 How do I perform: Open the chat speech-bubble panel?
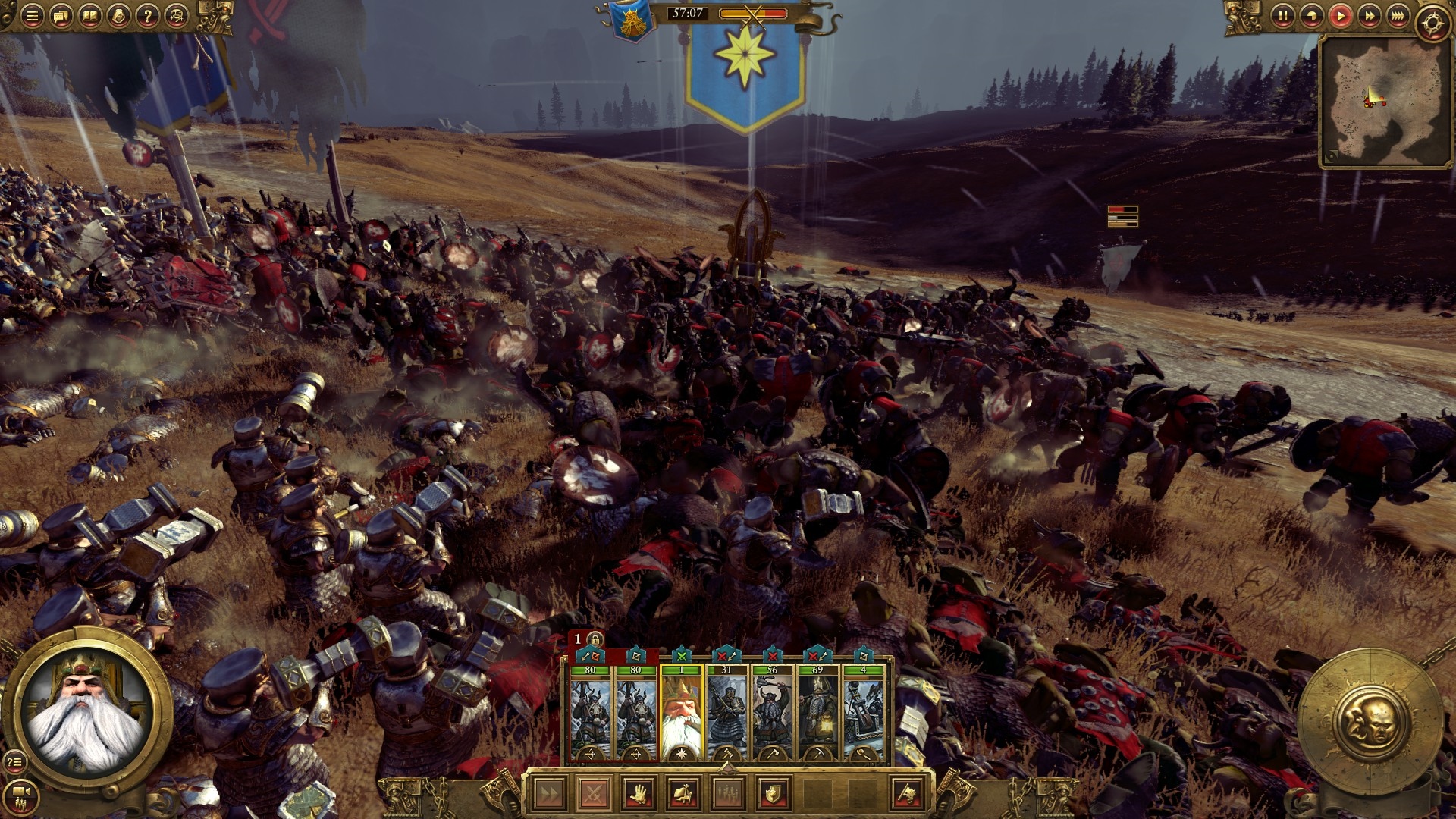(x=61, y=17)
